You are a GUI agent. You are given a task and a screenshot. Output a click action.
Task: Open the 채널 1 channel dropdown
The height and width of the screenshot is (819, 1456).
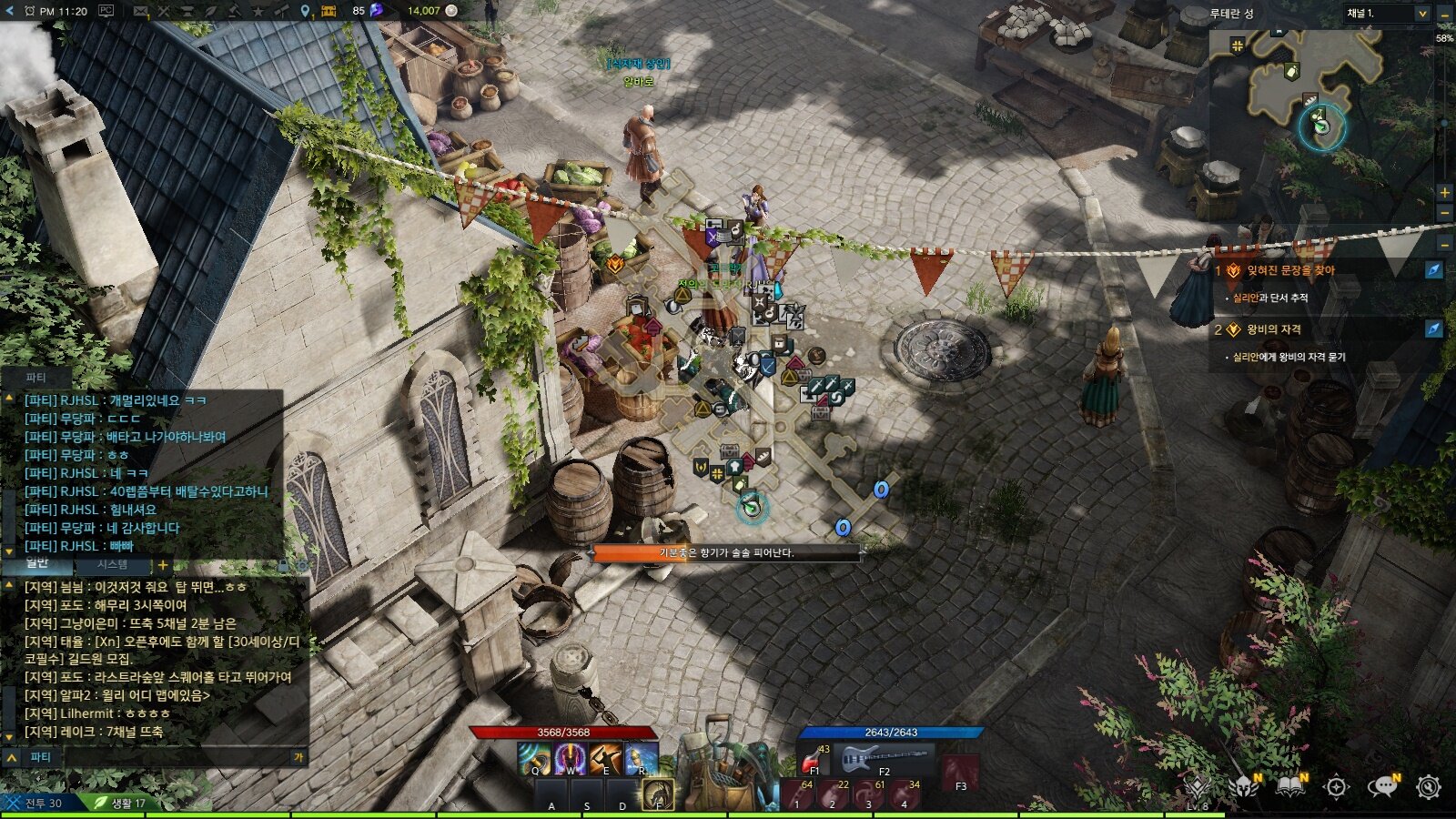coord(1386,14)
